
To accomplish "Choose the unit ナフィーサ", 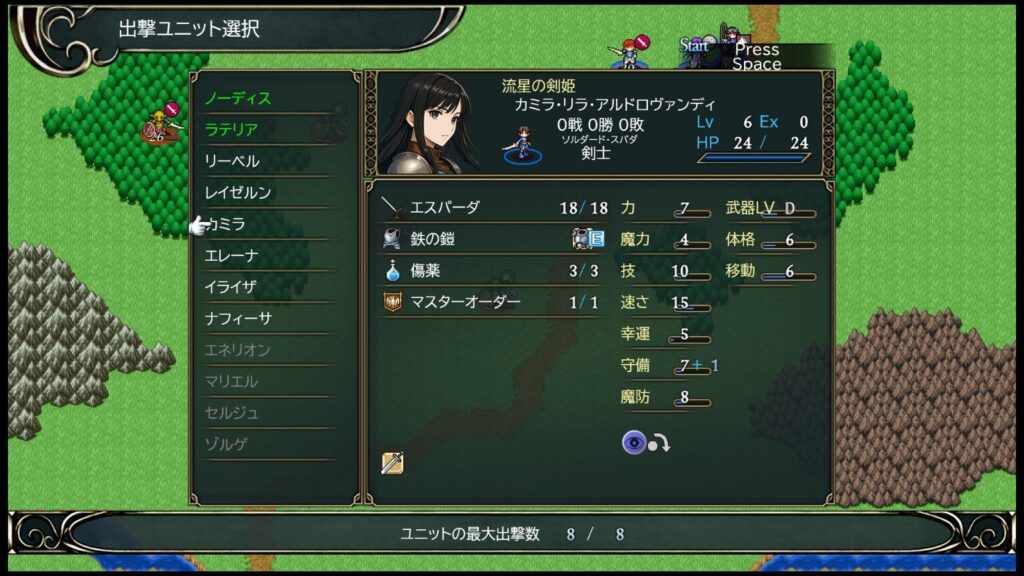I will [x=238, y=318].
